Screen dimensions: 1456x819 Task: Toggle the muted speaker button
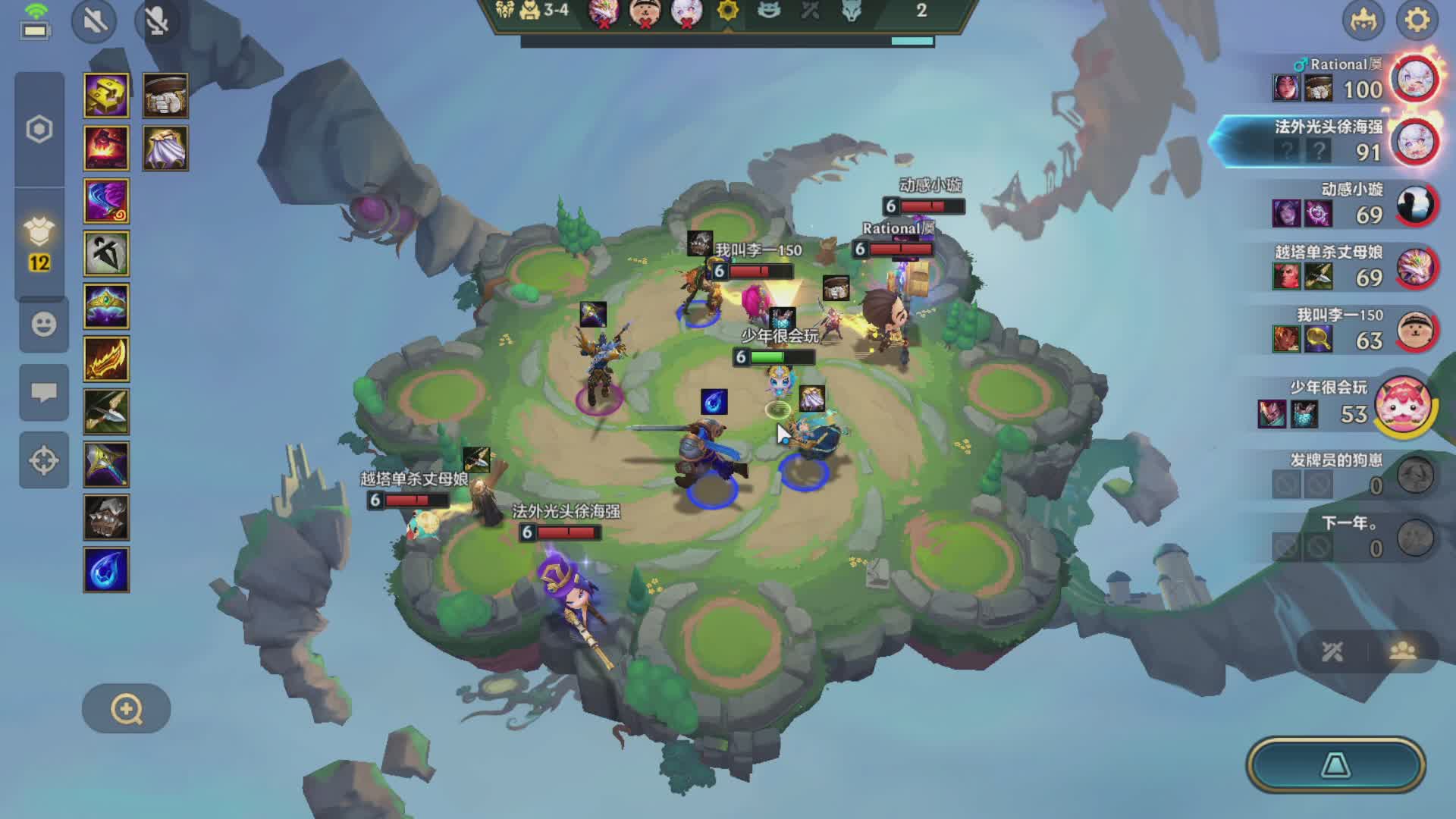[95, 20]
